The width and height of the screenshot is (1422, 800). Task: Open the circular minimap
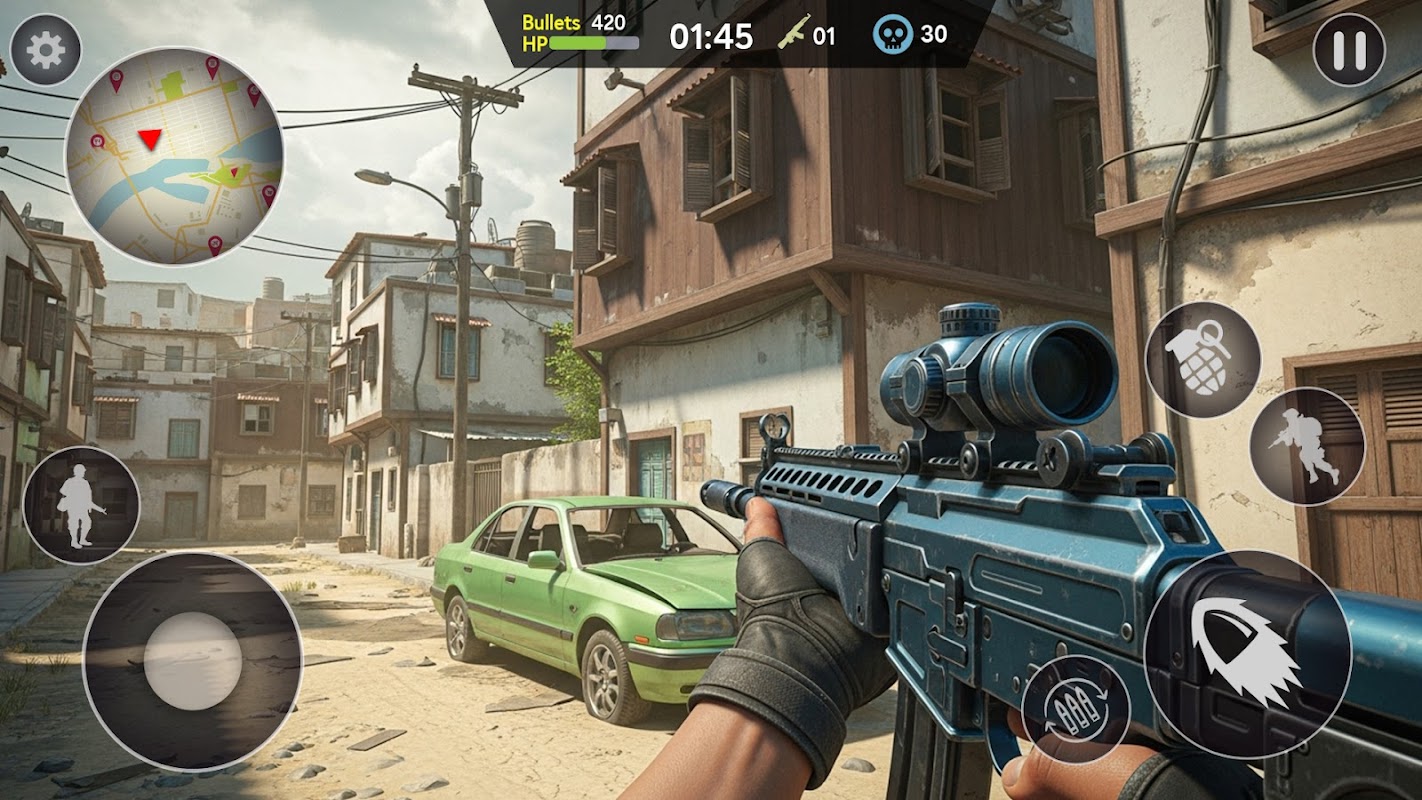[x=174, y=156]
